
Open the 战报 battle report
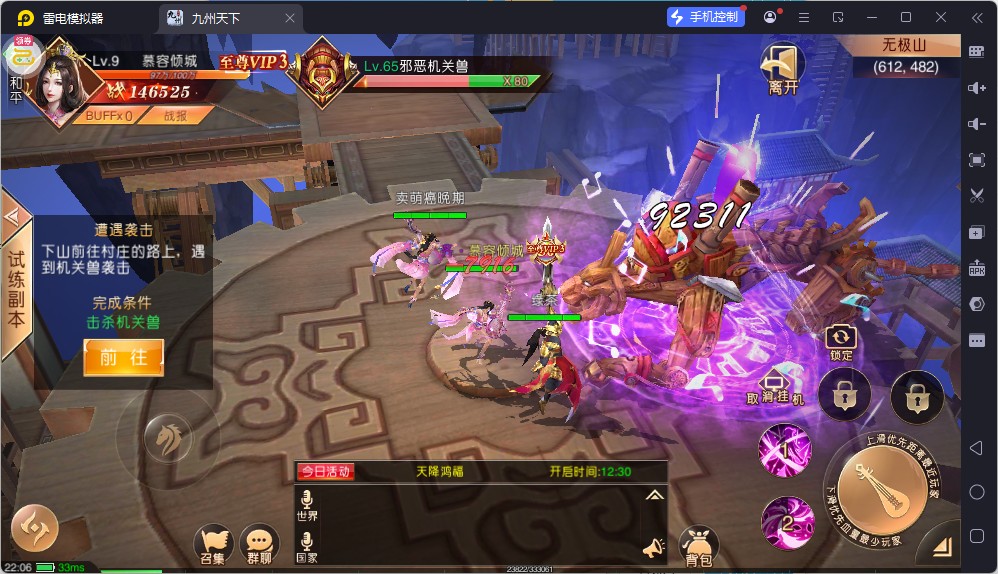[x=175, y=115]
